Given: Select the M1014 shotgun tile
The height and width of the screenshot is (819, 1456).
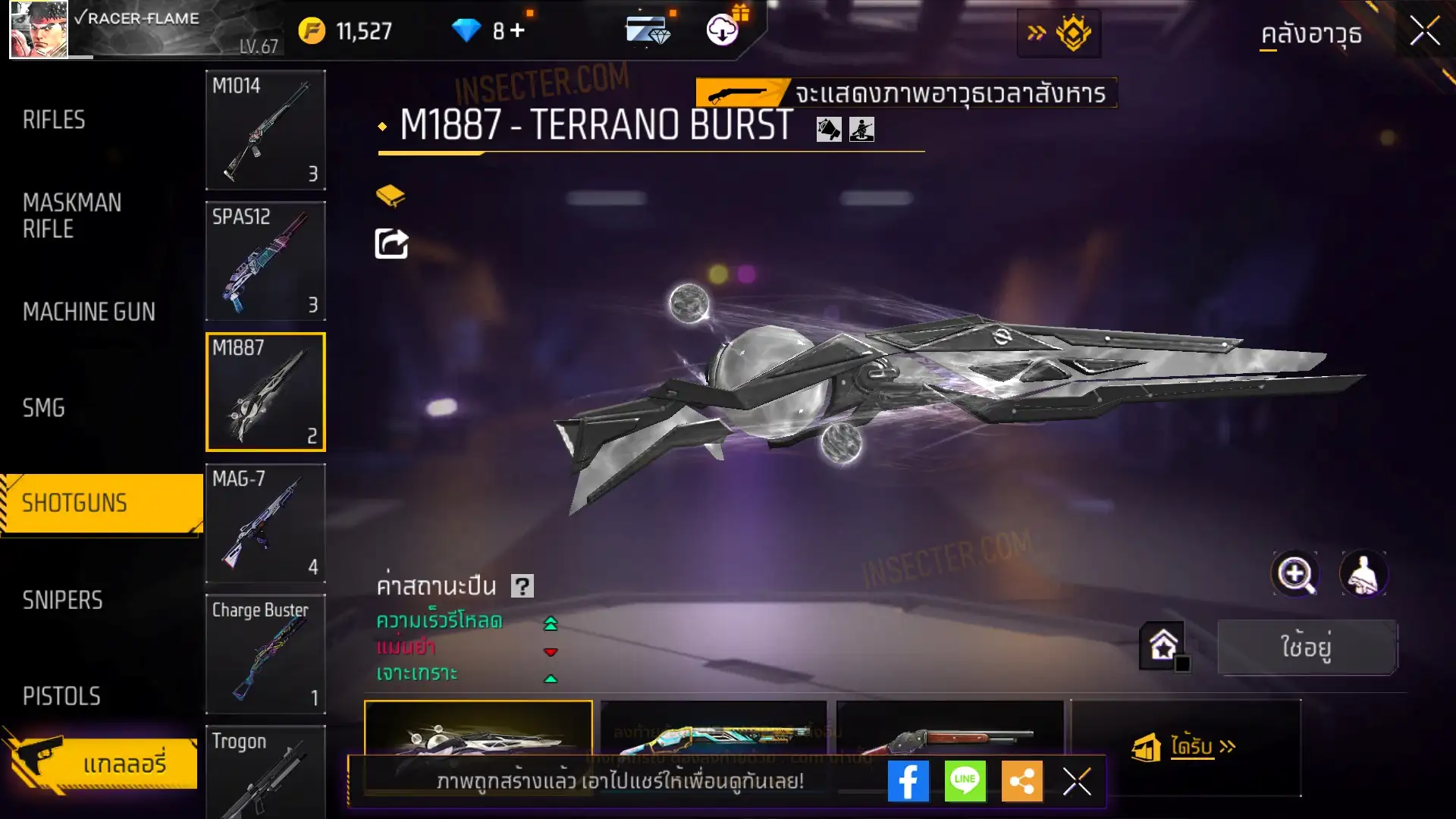Looking at the screenshot, I should coord(265,130).
